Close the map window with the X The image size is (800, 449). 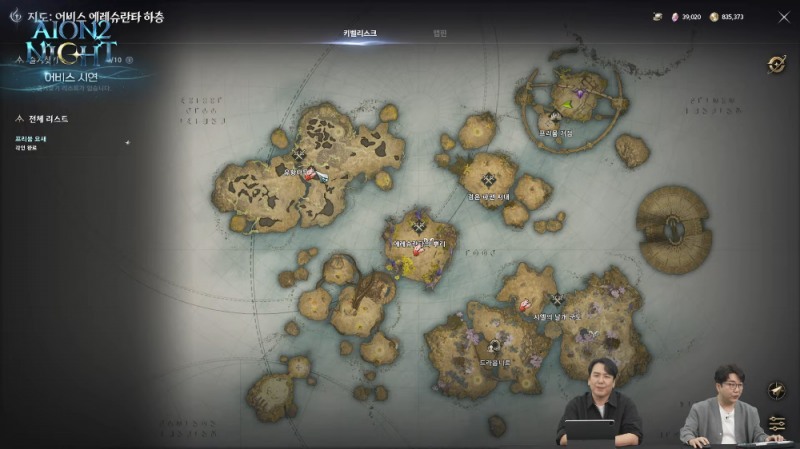pos(783,17)
